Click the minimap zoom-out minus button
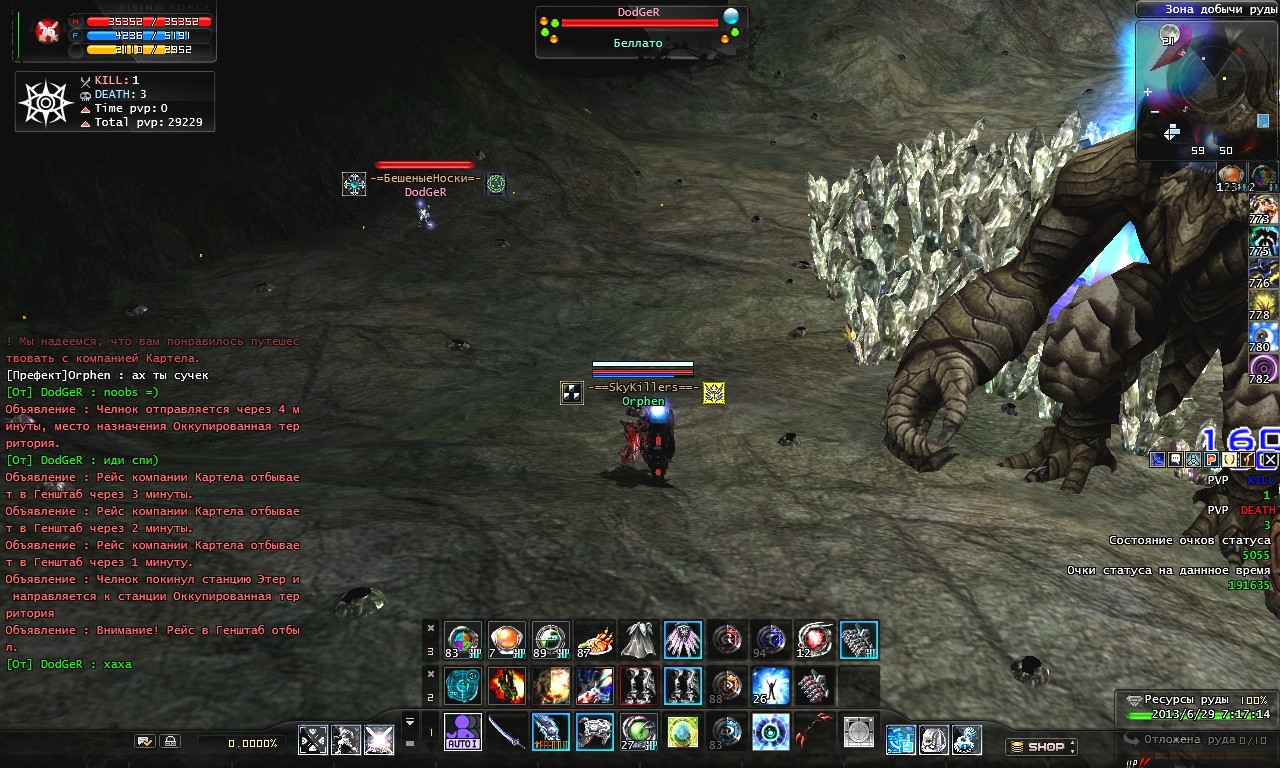 1155,111
